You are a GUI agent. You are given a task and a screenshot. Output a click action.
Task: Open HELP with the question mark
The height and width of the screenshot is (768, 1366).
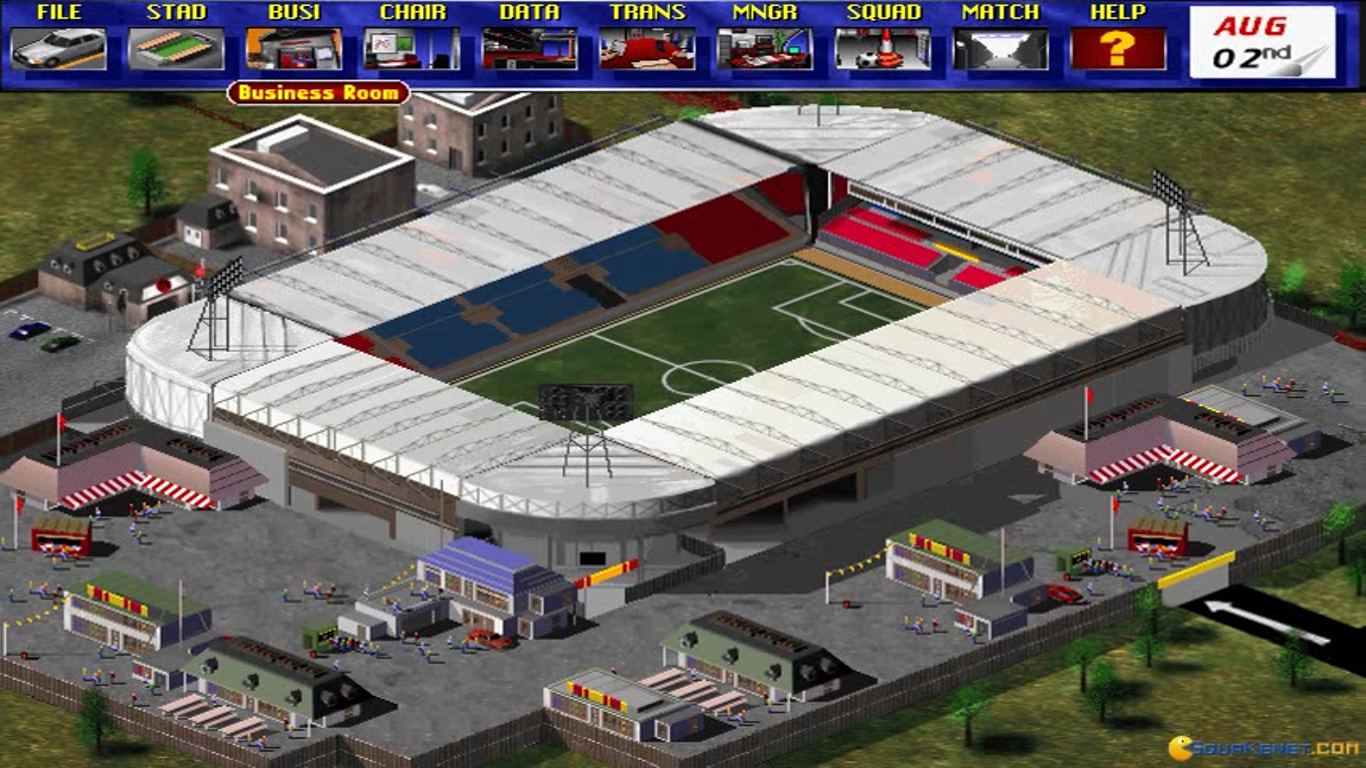tap(1118, 48)
